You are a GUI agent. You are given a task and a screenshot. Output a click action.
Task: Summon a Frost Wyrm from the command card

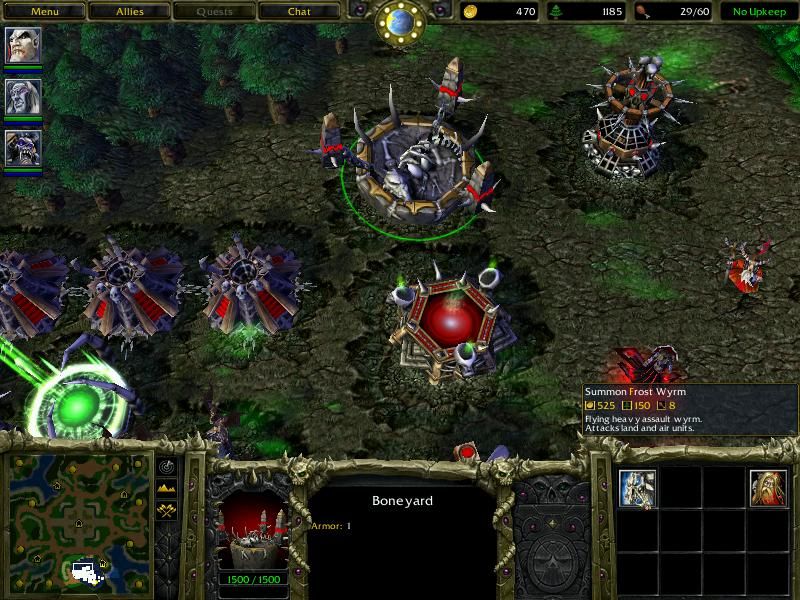coord(637,489)
